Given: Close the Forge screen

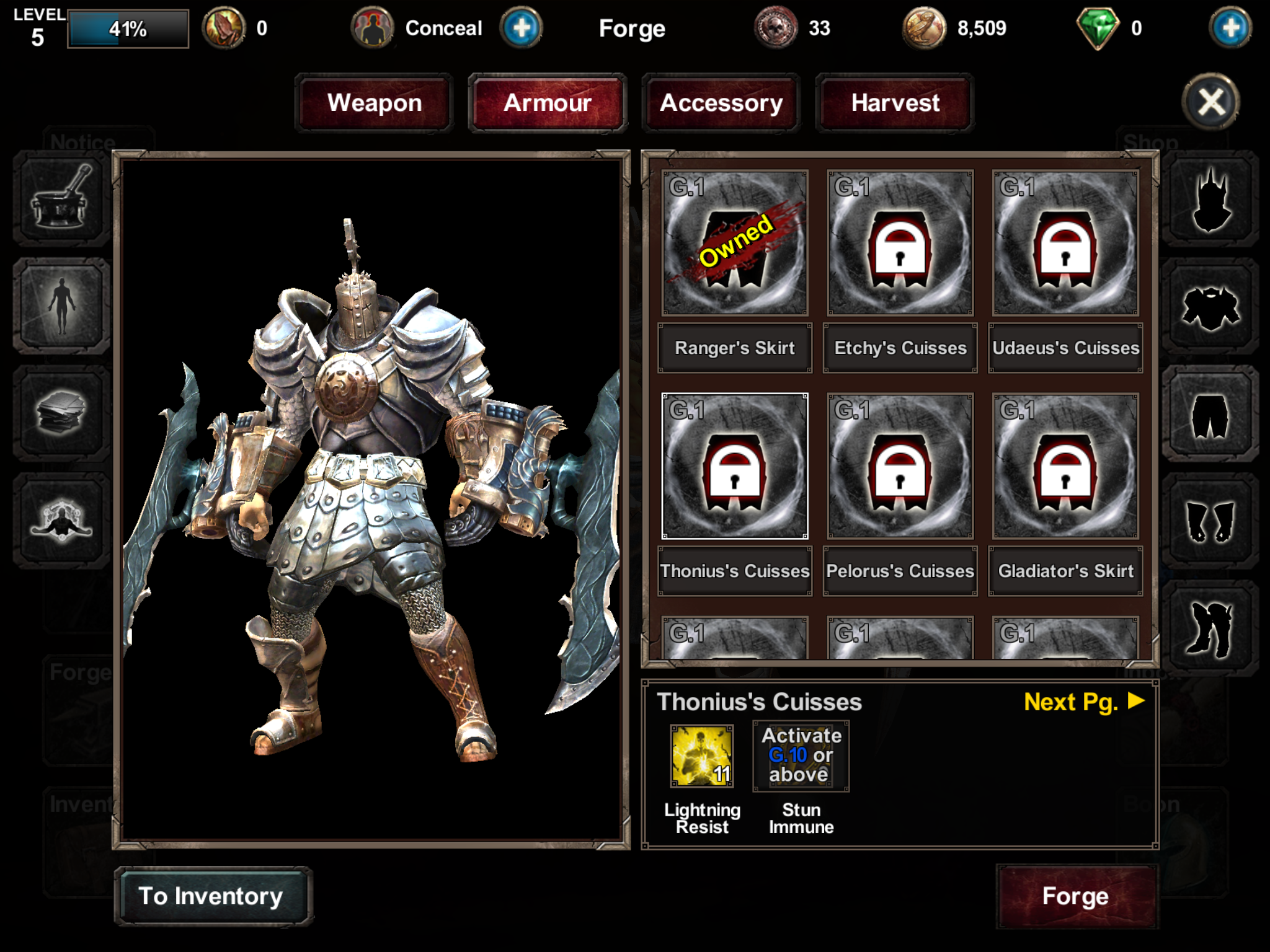Looking at the screenshot, I should pyautogui.click(x=1211, y=102).
